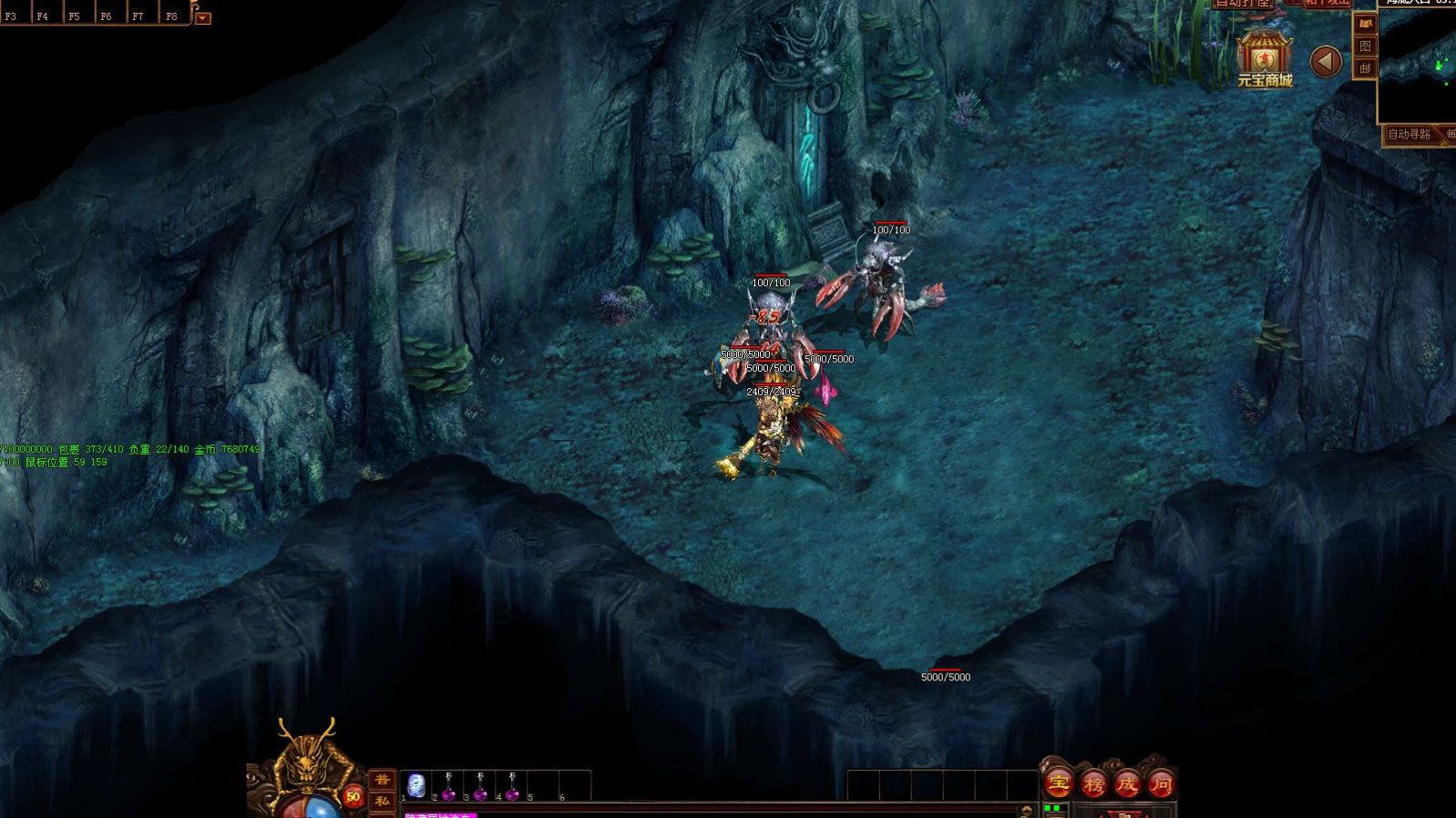Open the 问 help button
Image resolution: width=1456 pixels, height=818 pixels.
click(1162, 782)
